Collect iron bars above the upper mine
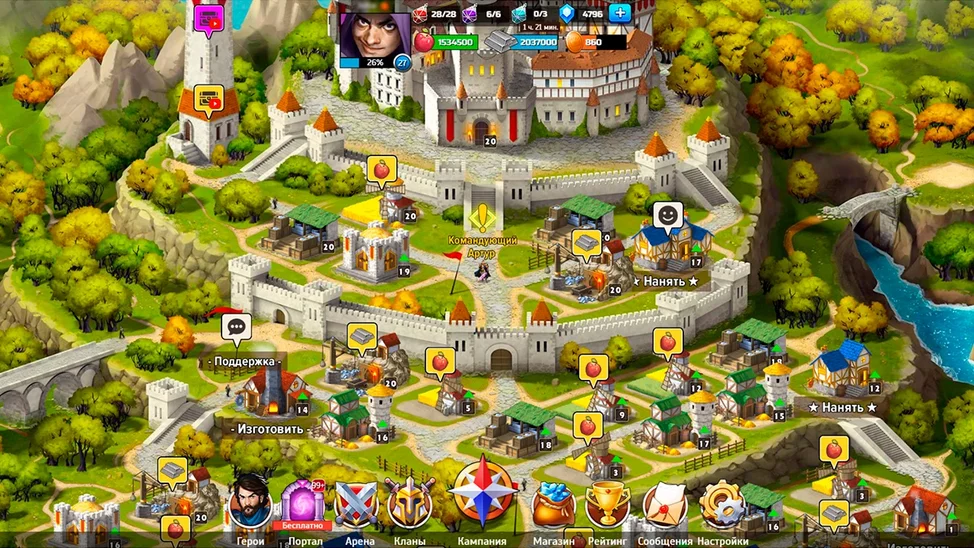 585,242
